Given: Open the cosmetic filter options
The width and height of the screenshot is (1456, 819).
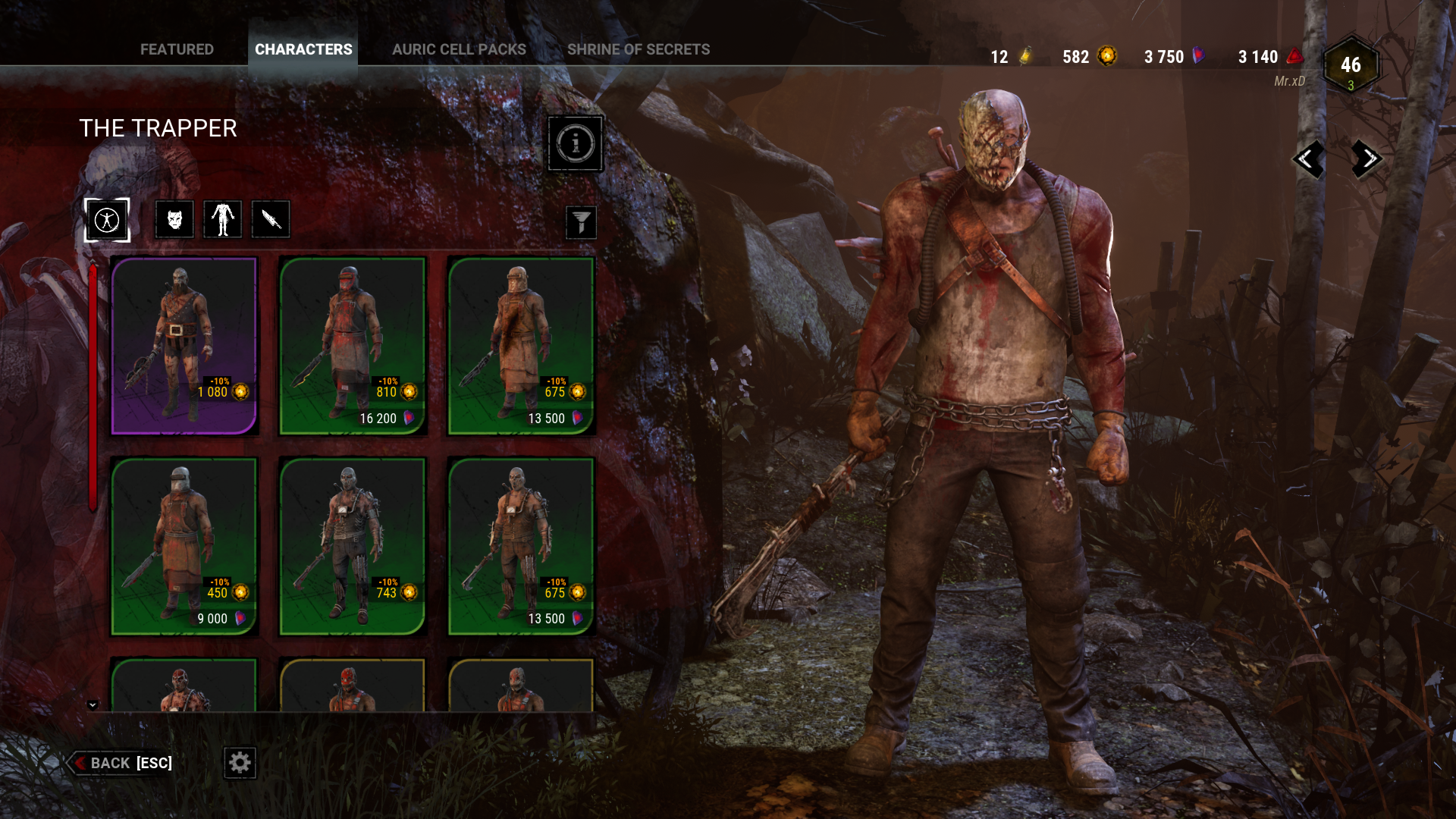Looking at the screenshot, I should [579, 223].
